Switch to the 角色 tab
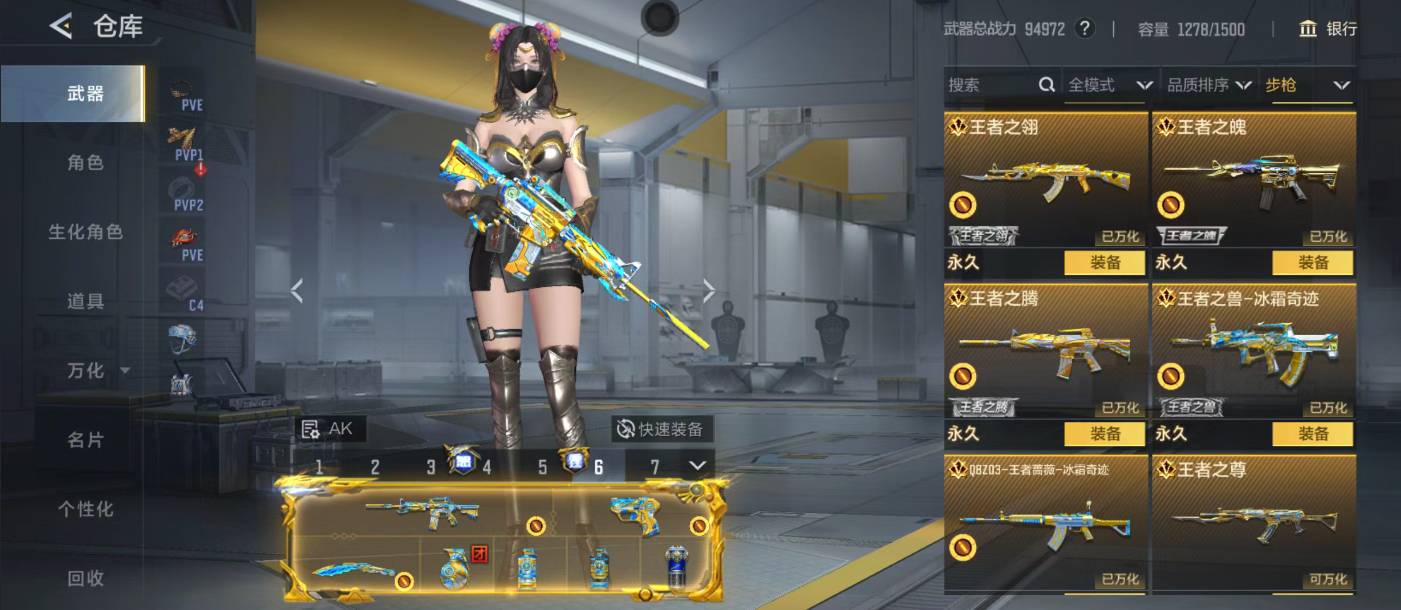 pyautogui.click(x=85, y=162)
